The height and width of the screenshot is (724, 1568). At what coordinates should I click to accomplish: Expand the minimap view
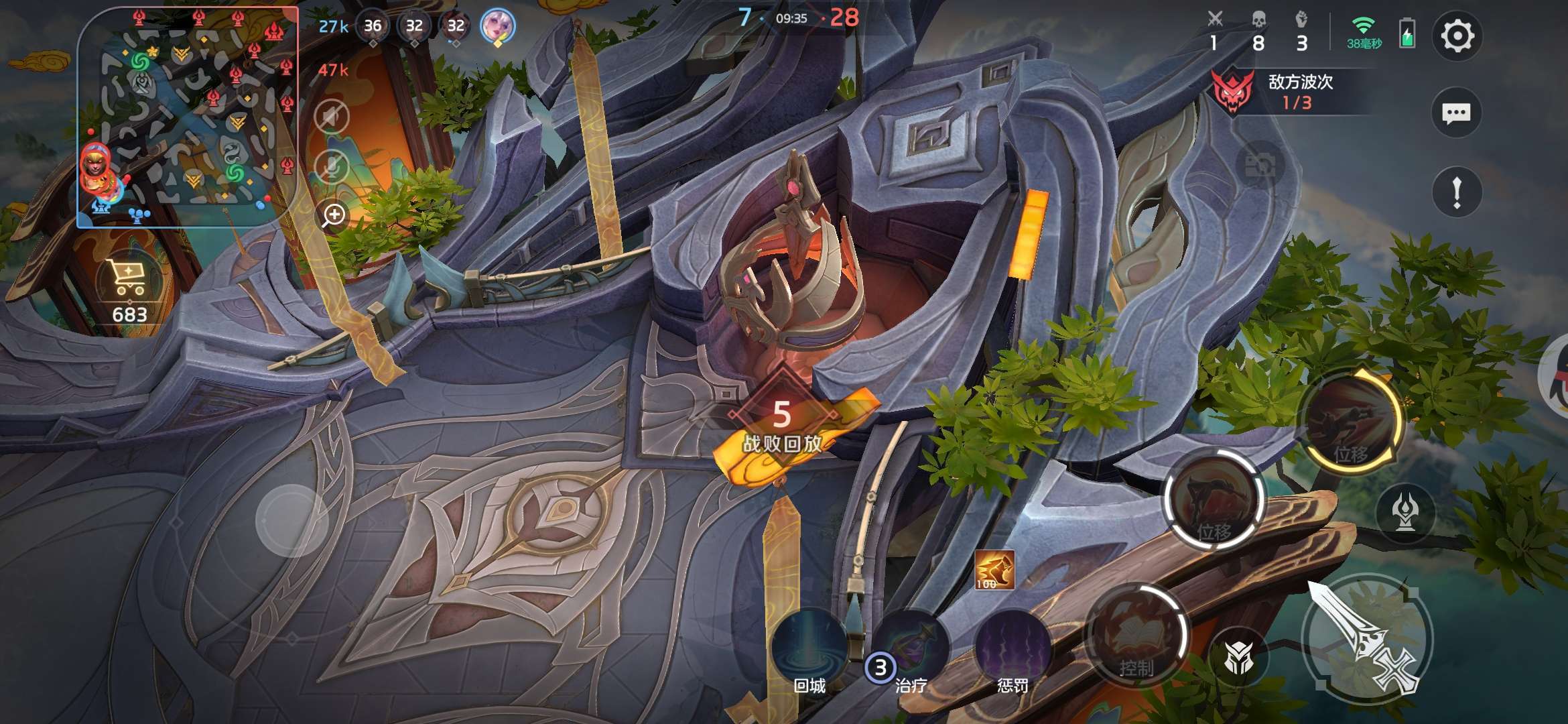pos(186,117)
